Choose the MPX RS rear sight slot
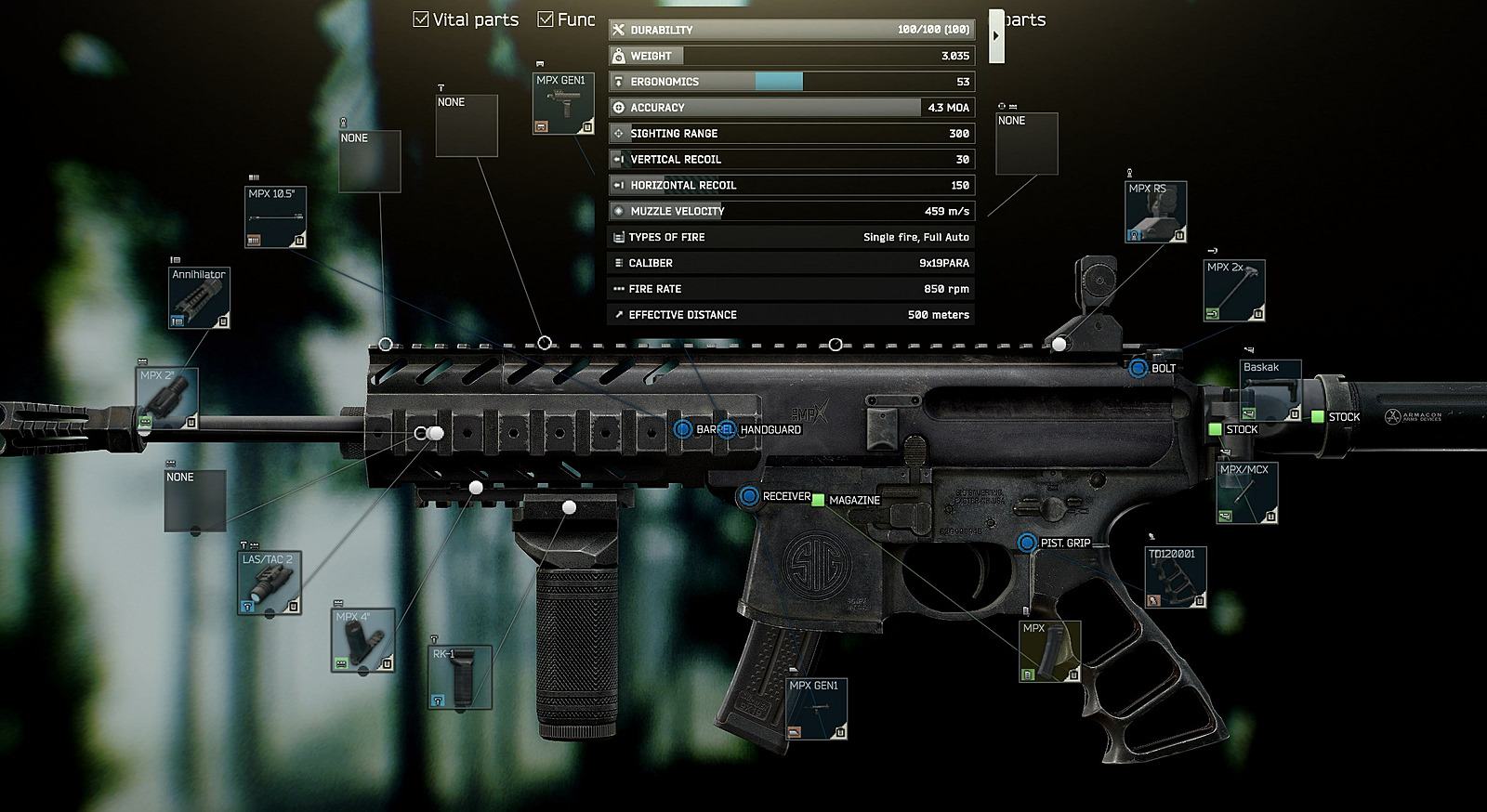Screen dimensions: 1487x812 coord(1155,212)
